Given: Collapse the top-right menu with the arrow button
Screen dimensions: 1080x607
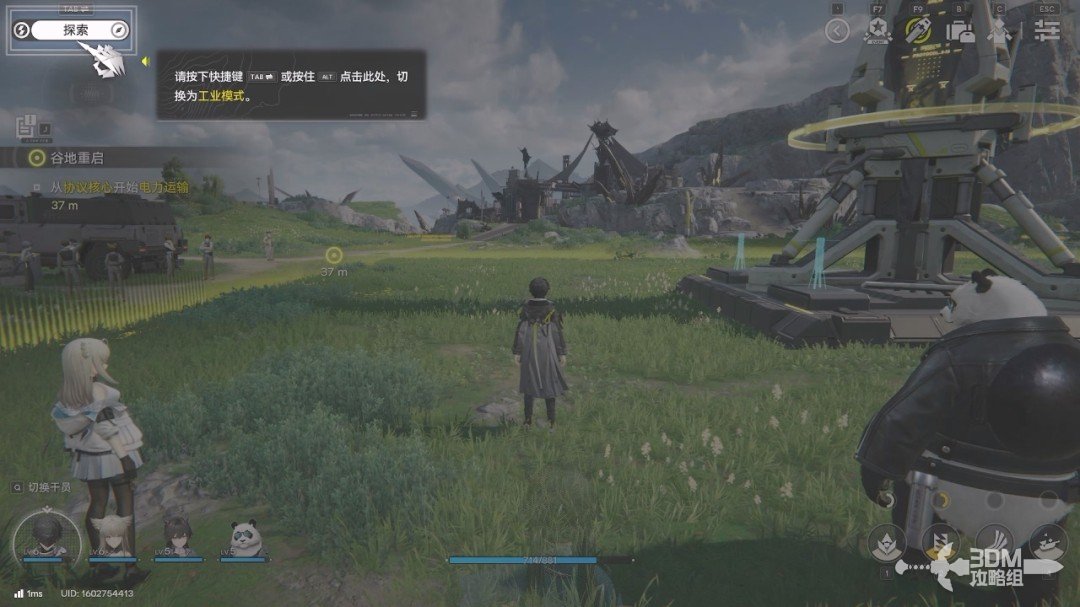Looking at the screenshot, I should click(837, 30).
